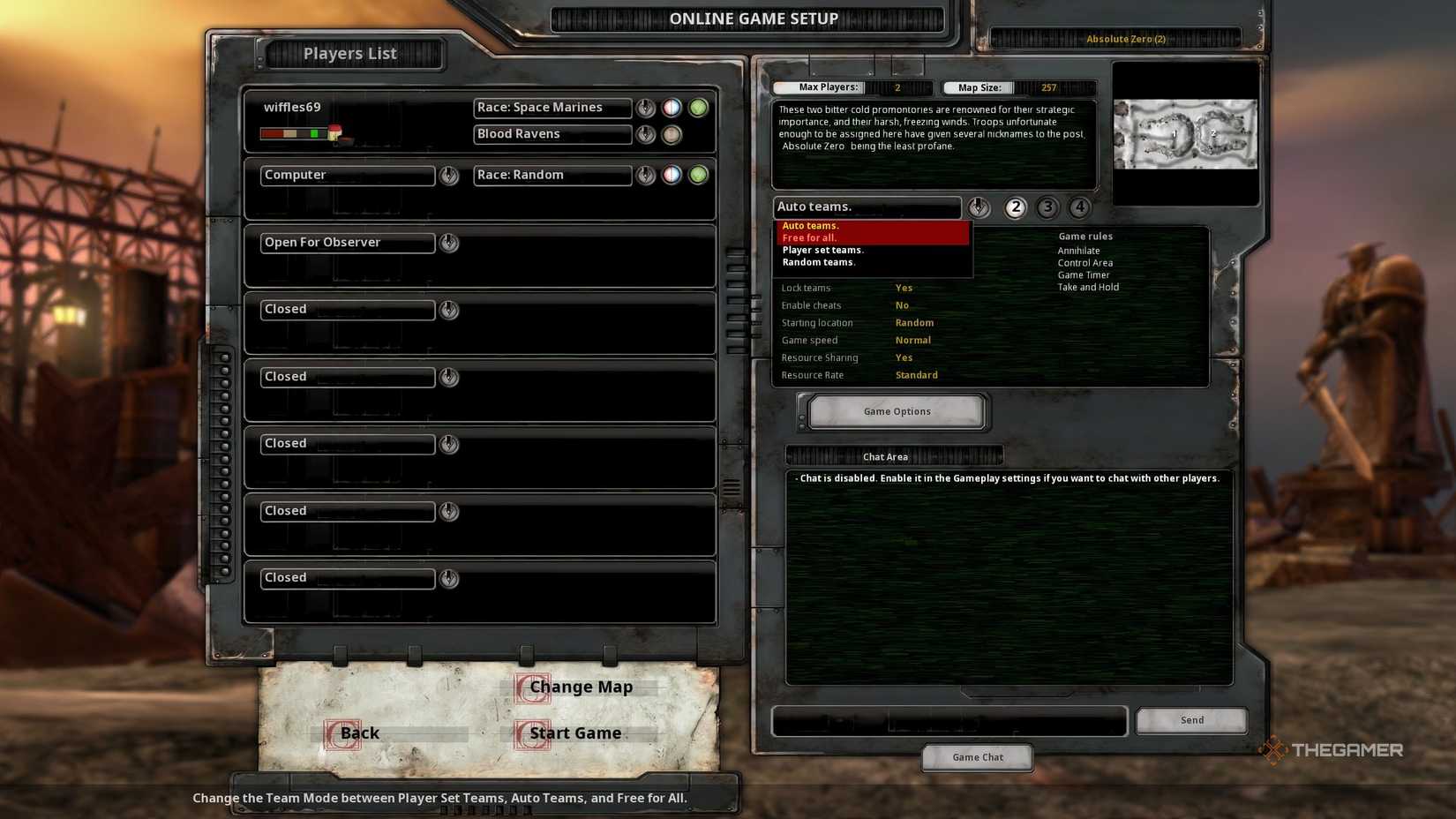Click the Computer player's team color circle
Image resolution: width=1456 pixels, height=819 pixels.
click(672, 175)
